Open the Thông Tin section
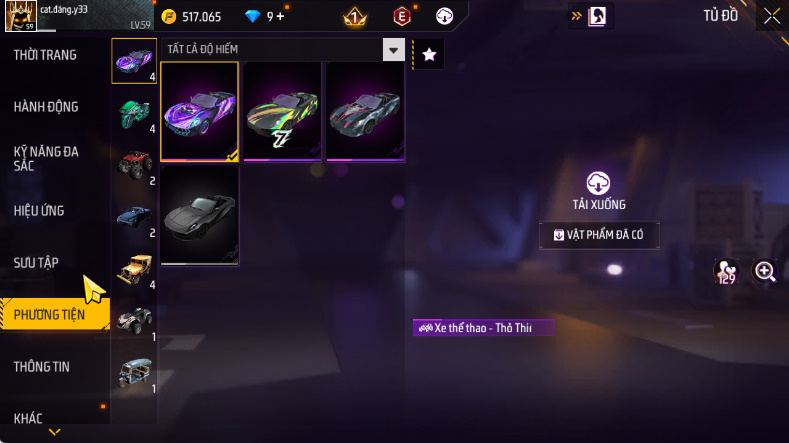Viewport: 789px width, 443px height. click(x=42, y=367)
